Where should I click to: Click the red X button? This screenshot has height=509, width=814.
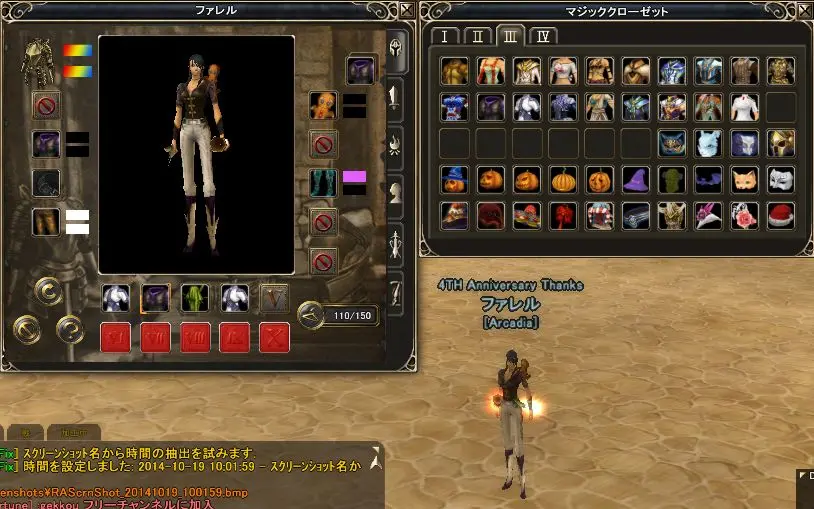pyautogui.click(x=274, y=336)
